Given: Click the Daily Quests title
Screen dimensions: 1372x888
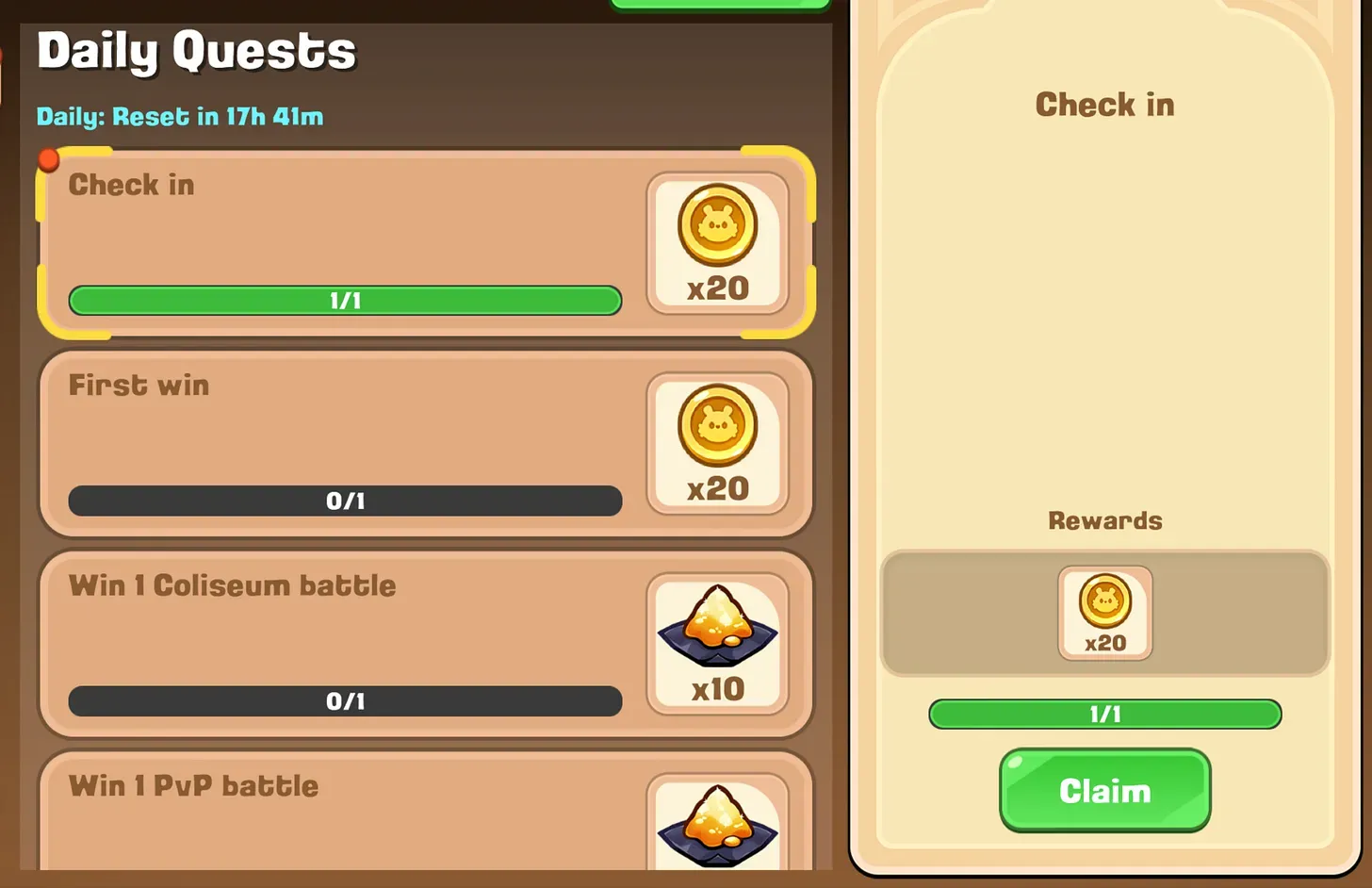Looking at the screenshot, I should [195, 52].
